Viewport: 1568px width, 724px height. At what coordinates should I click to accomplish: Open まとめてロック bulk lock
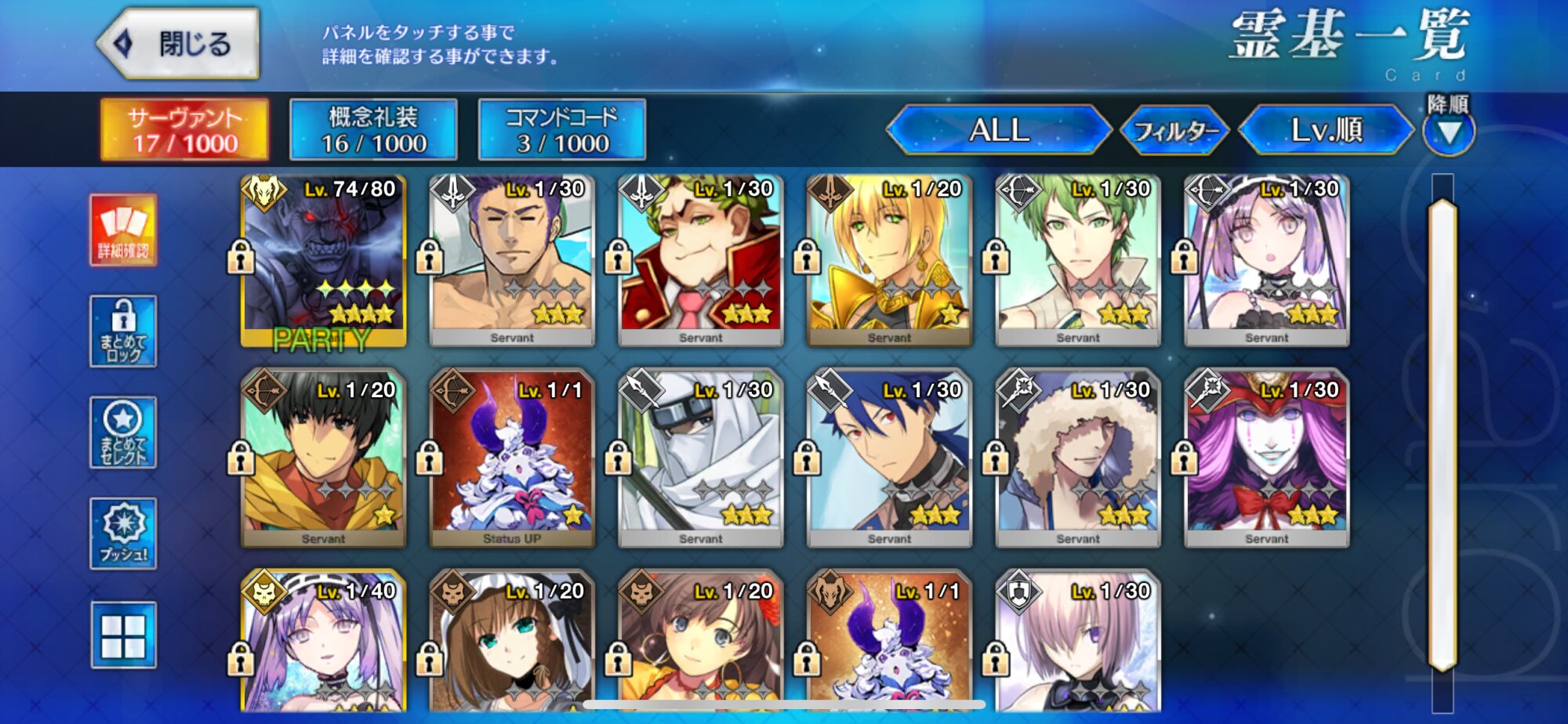(123, 331)
